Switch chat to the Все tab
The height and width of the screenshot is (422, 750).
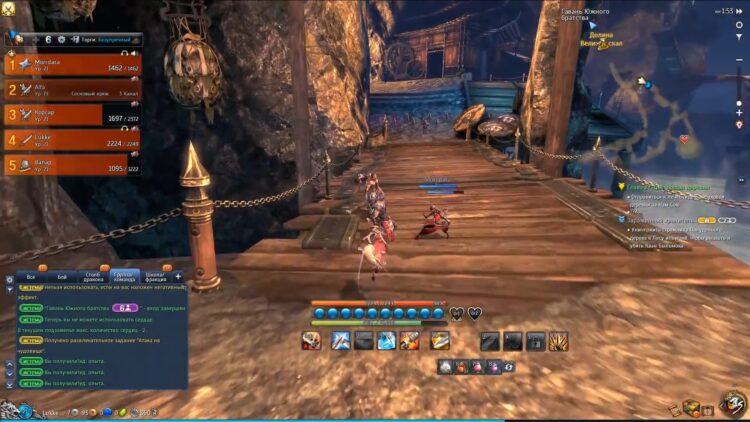pos(31,276)
